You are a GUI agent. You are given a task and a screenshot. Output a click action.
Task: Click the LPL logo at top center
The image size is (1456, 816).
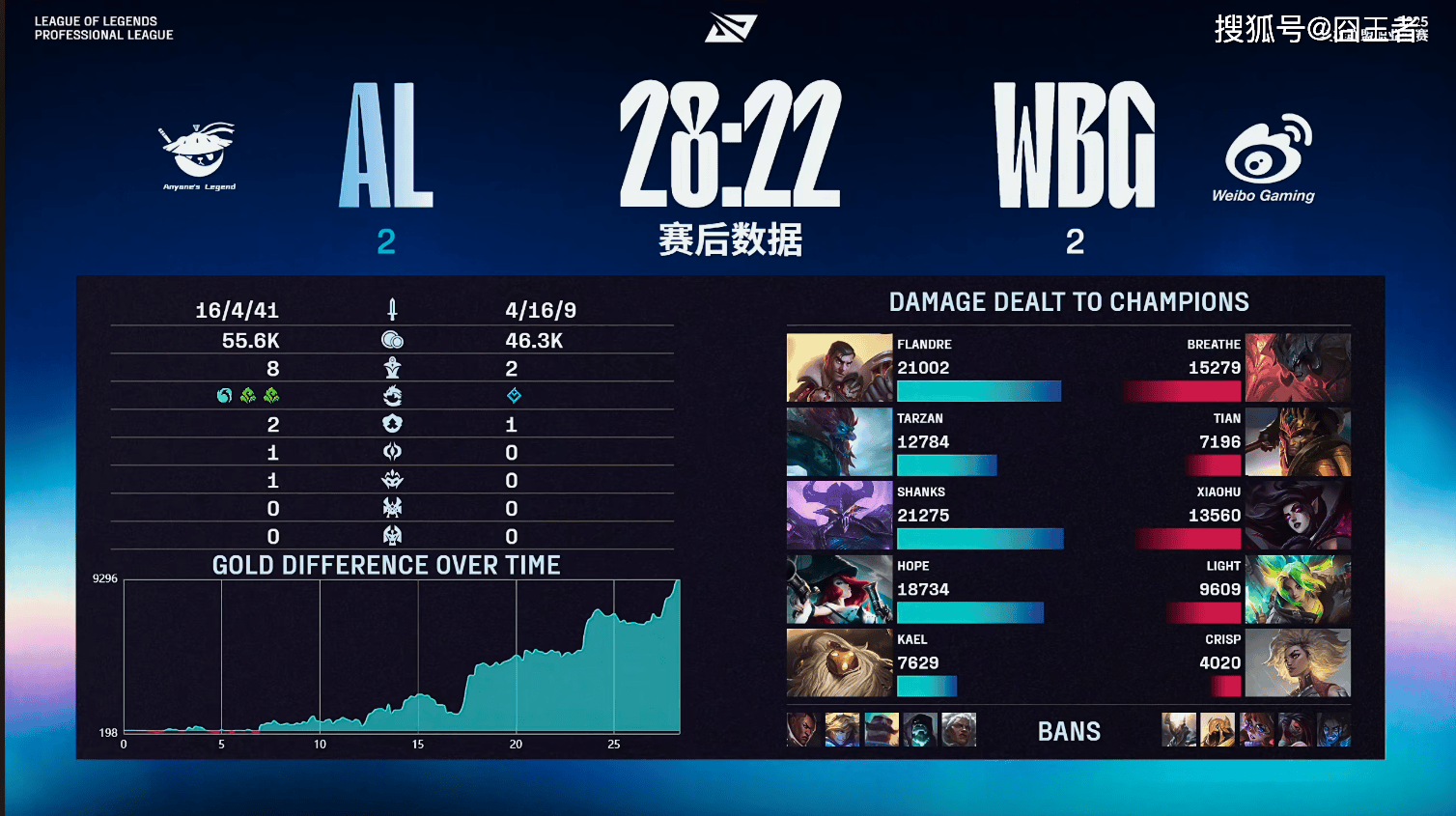[x=730, y=28]
